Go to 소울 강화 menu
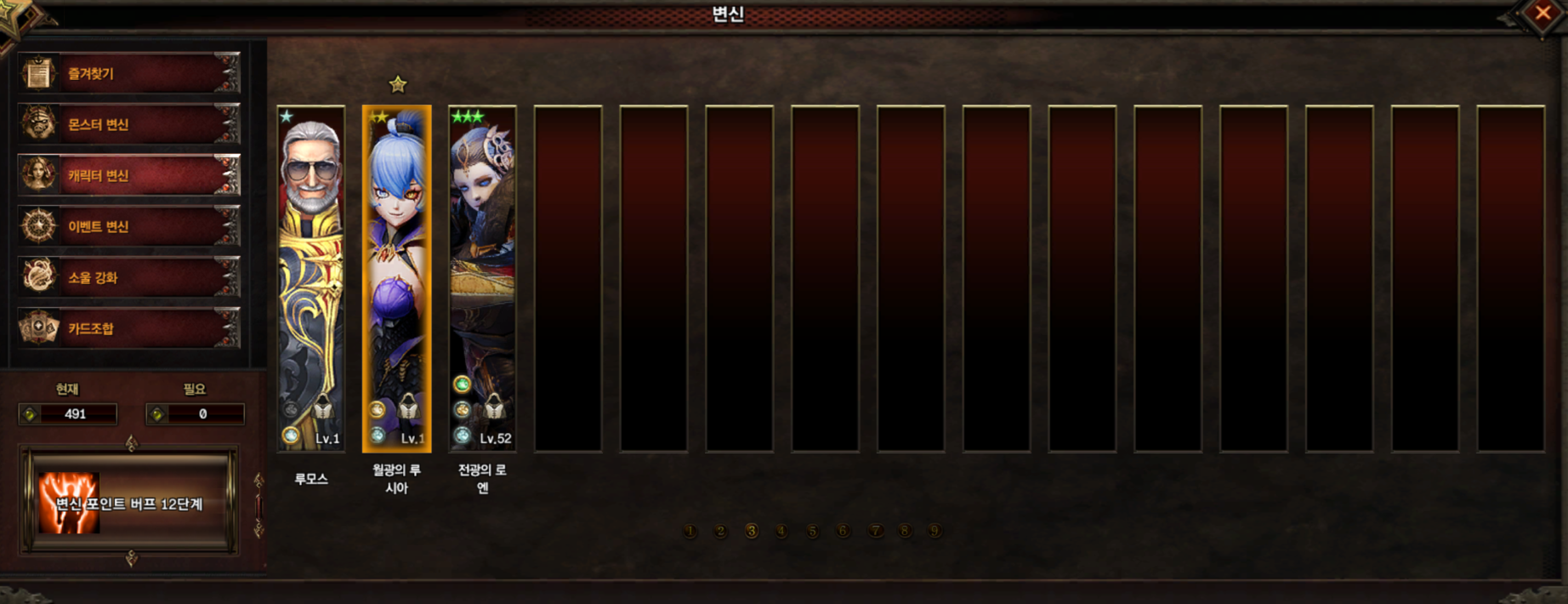The image size is (1568, 604). click(x=129, y=277)
